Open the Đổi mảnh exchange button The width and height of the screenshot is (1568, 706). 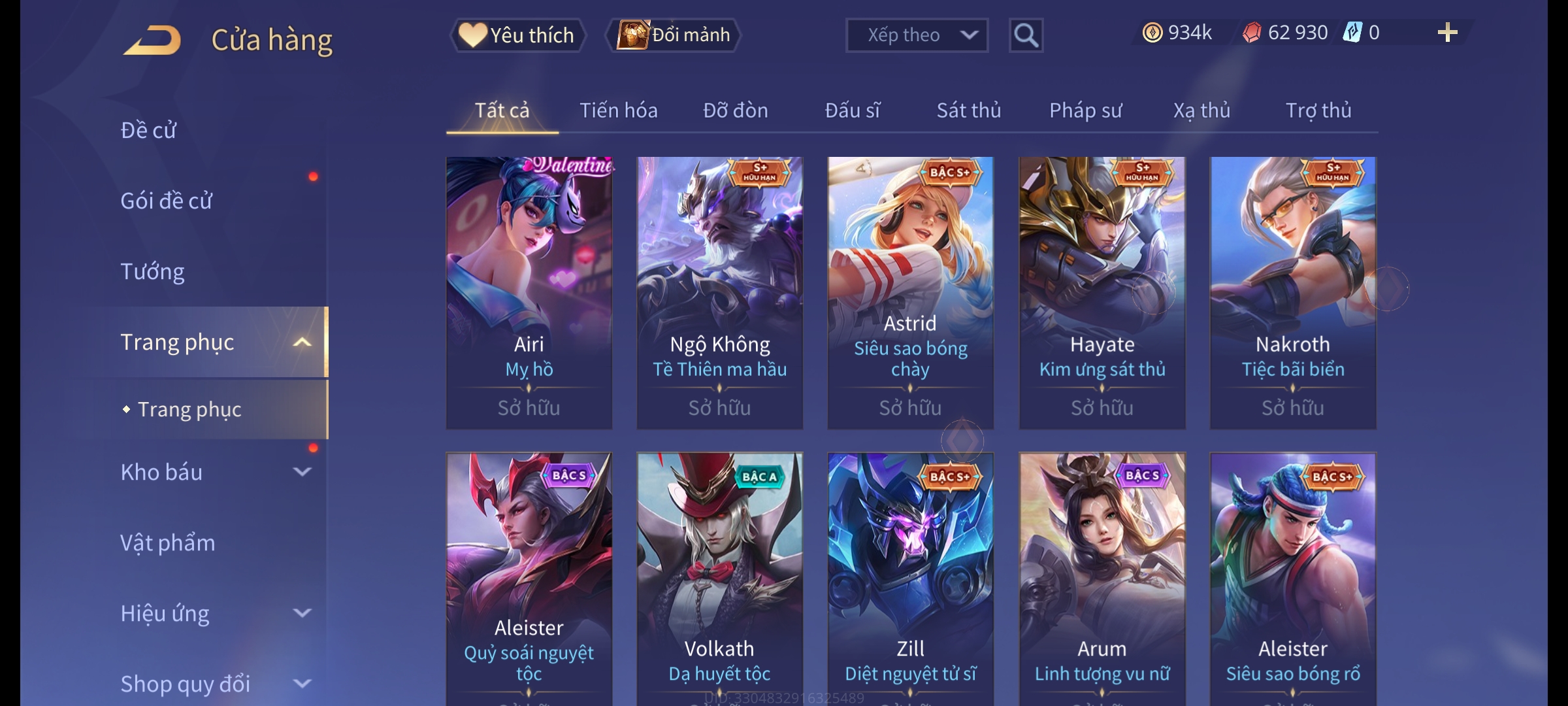[x=674, y=35]
